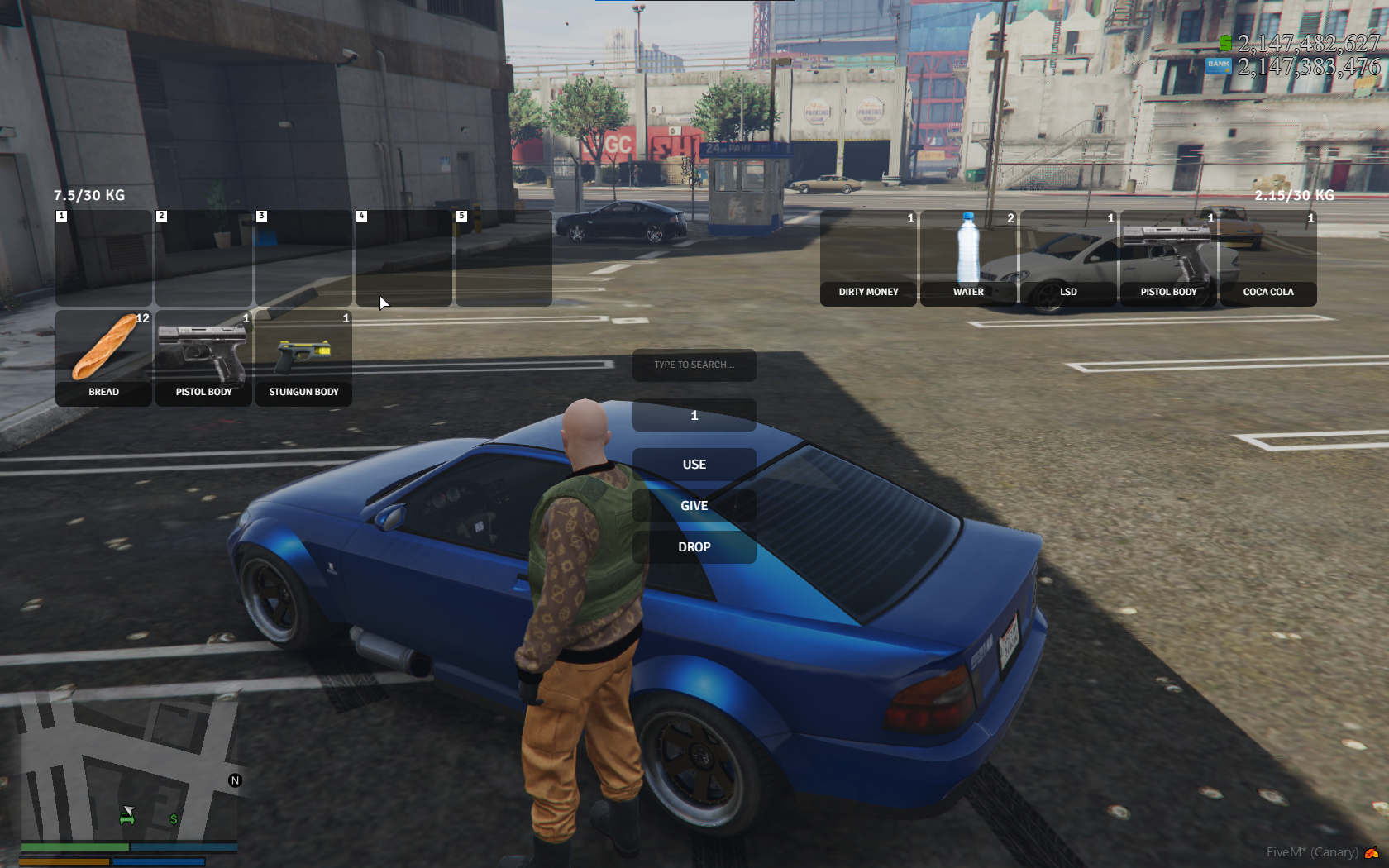This screenshot has width=1389, height=868.
Task: Click the USE button
Action: (694, 465)
